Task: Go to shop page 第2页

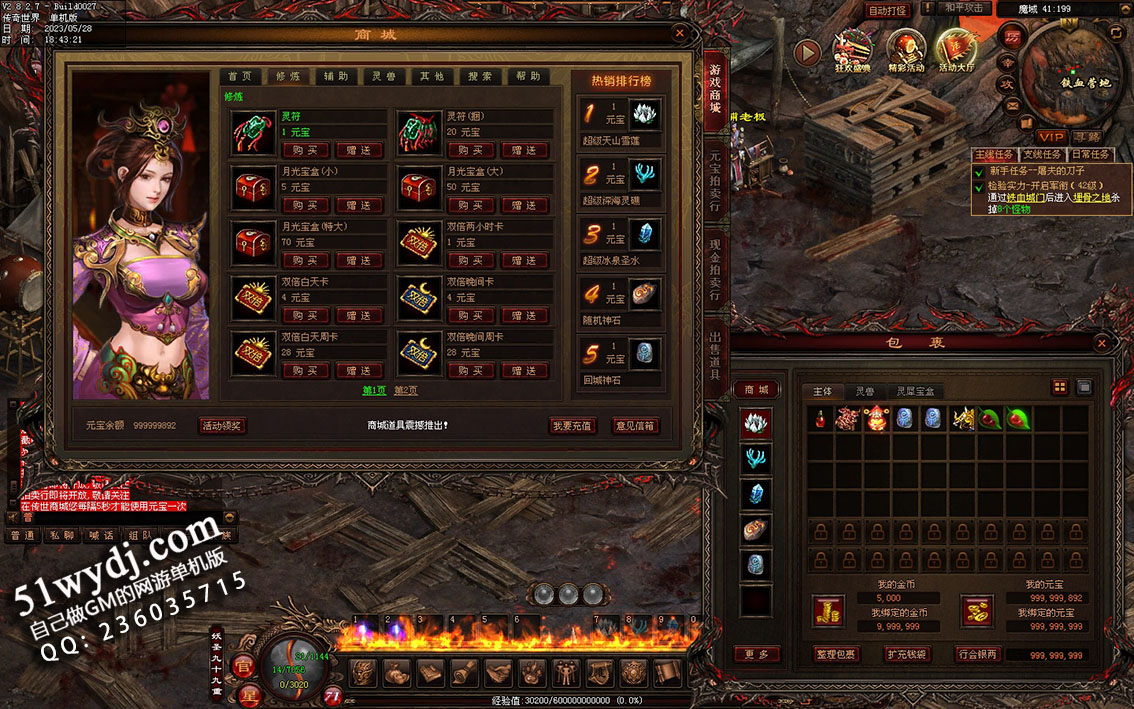Action: [406, 391]
